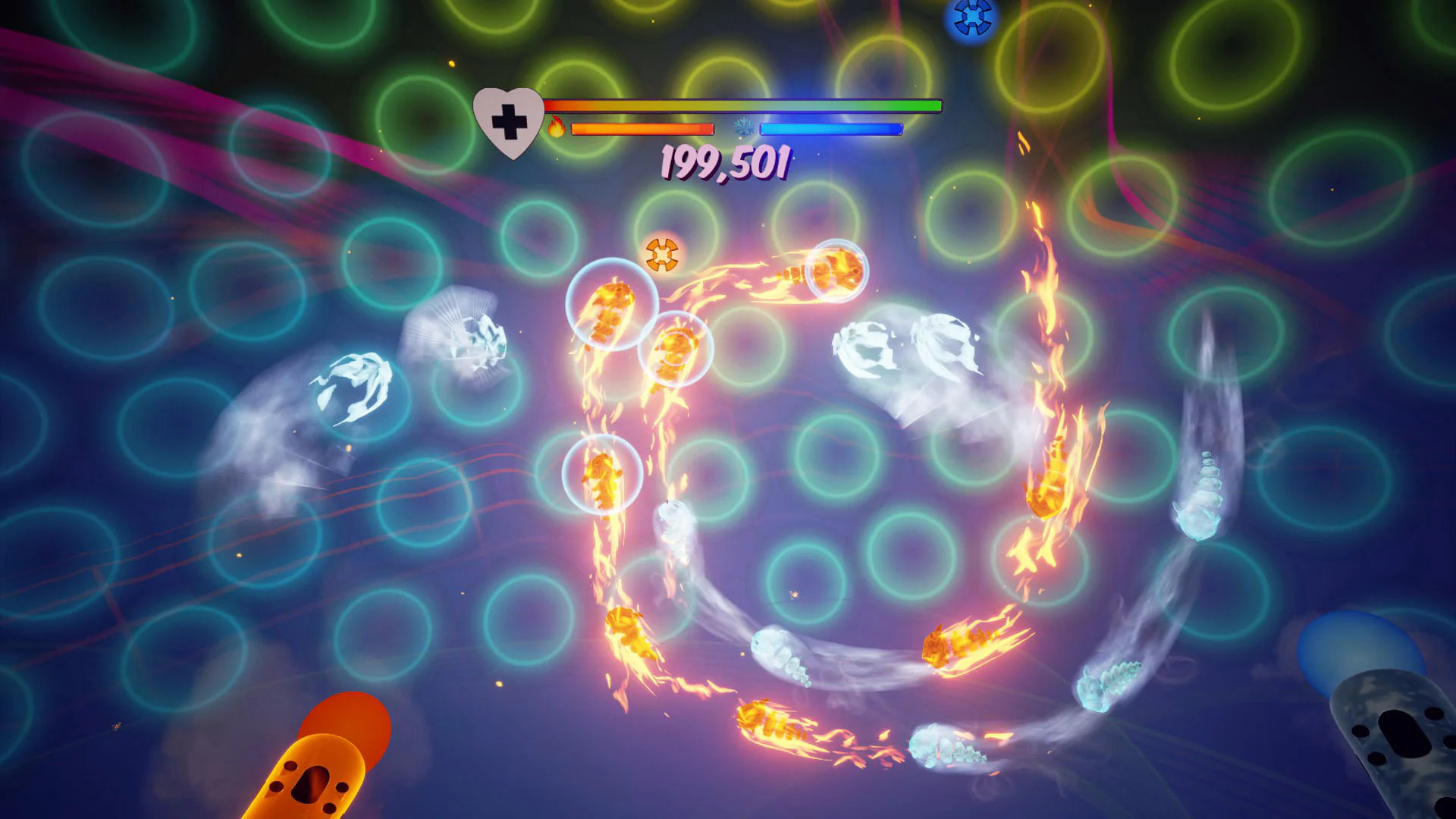Enable the rainbow health bar
This screenshot has width=1456, height=819.
point(743,105)
